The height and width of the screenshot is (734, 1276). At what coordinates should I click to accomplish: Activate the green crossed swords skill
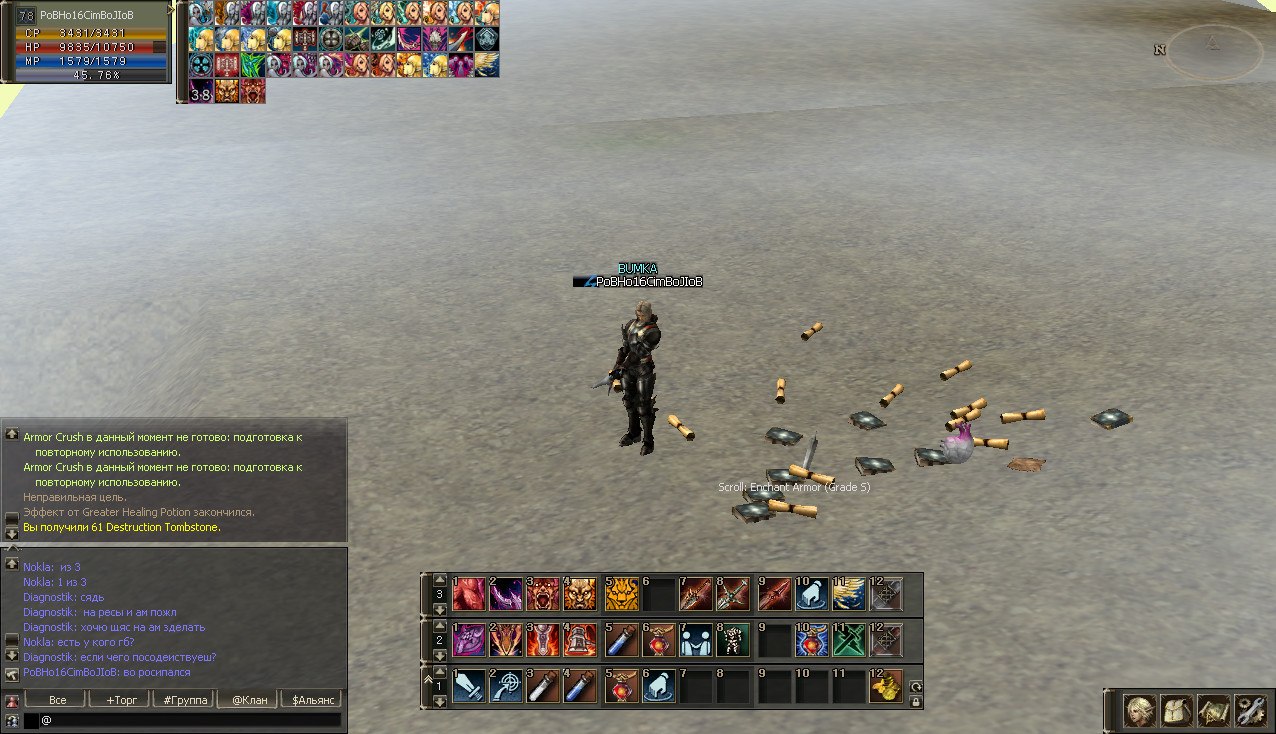(x=848, y=640)
